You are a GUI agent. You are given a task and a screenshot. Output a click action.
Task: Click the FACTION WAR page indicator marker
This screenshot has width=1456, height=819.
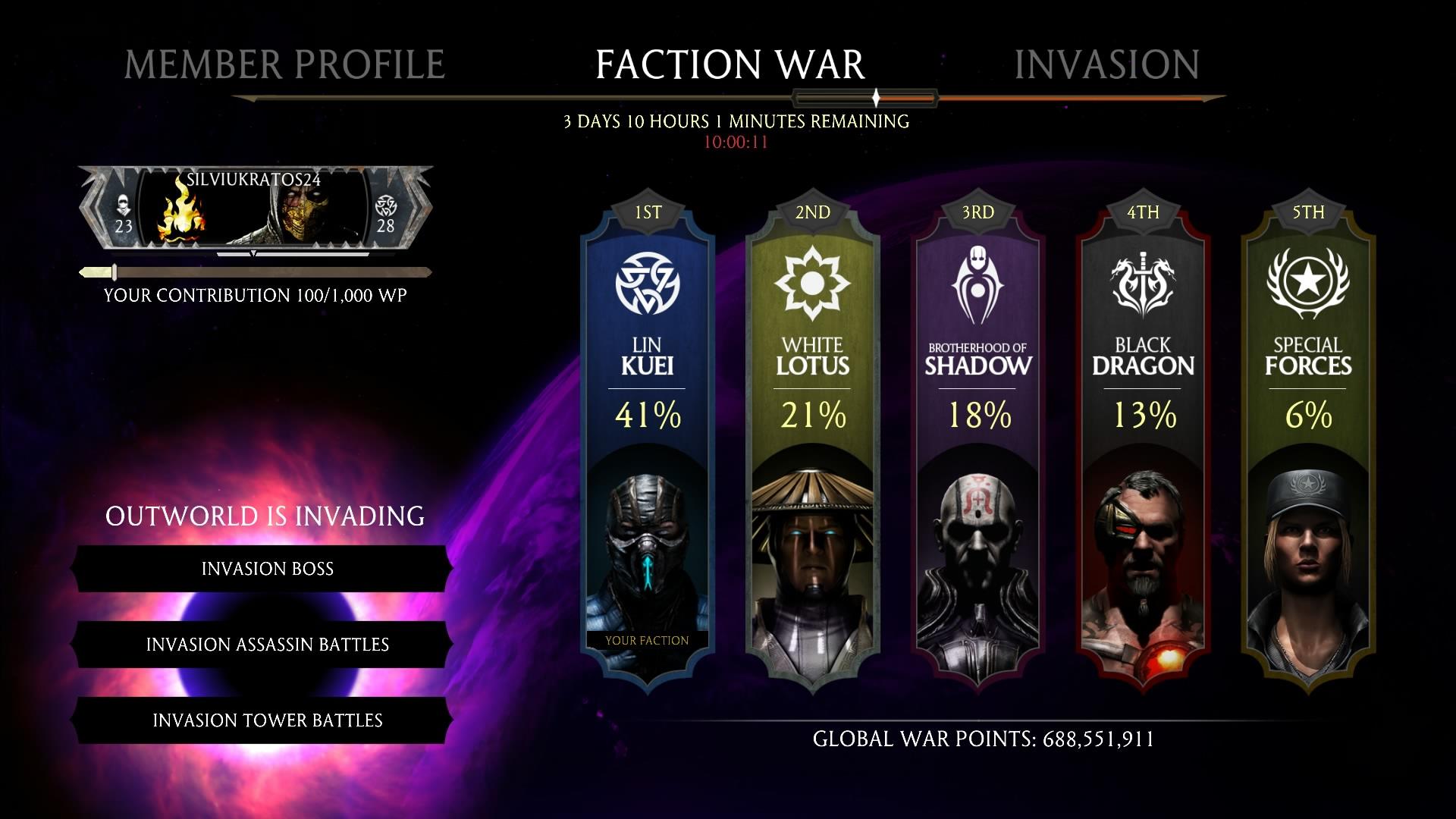point(876,97)
